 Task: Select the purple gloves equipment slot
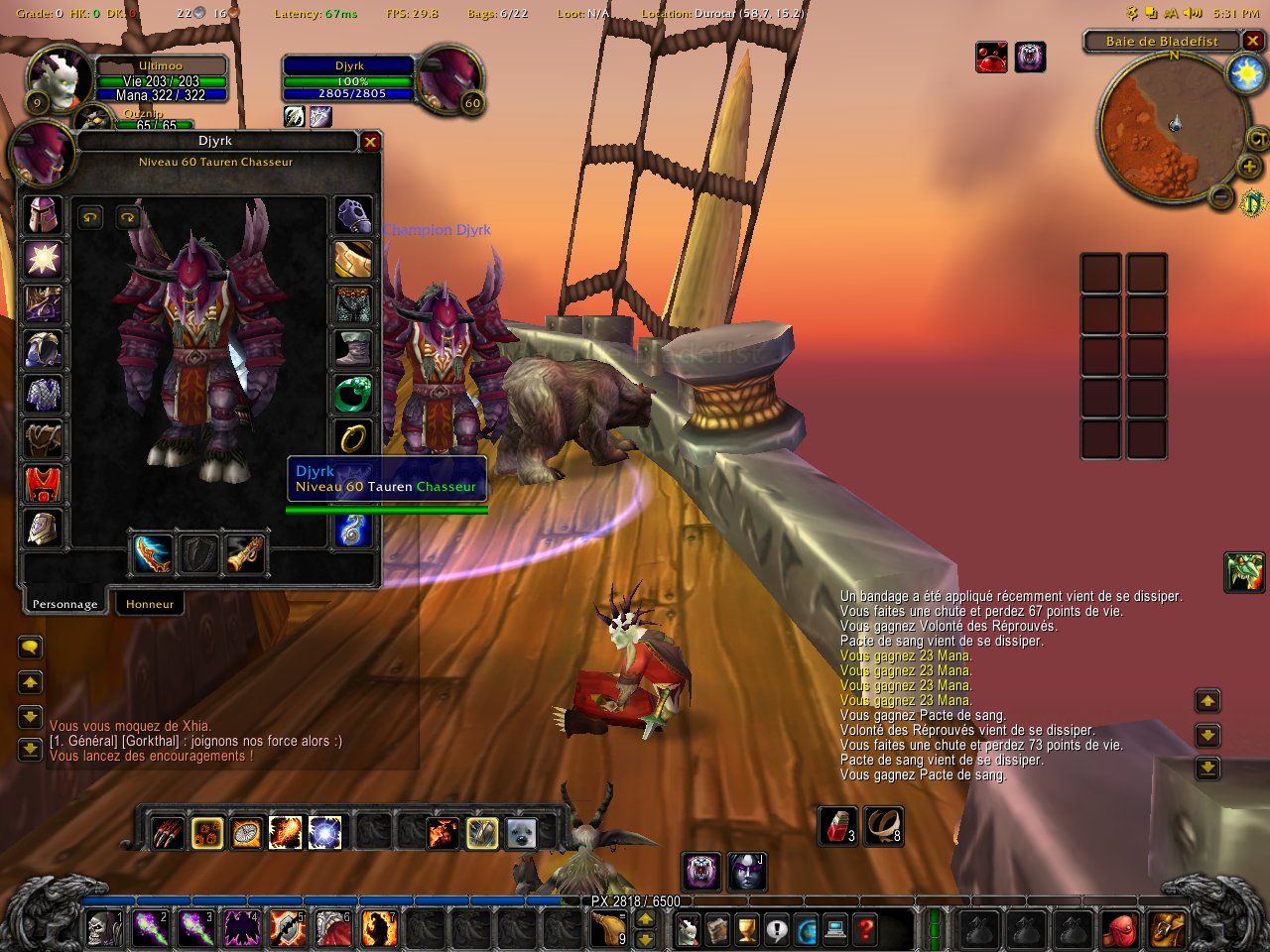point(353,214)
